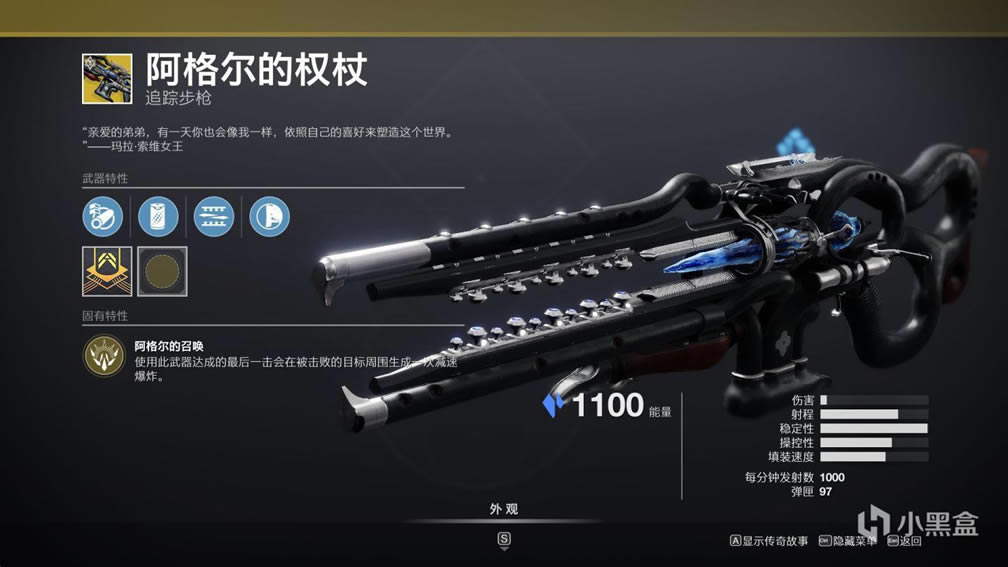Inspect the battery perk icon
Screen dimensions: 1008x567
(158, 216)
